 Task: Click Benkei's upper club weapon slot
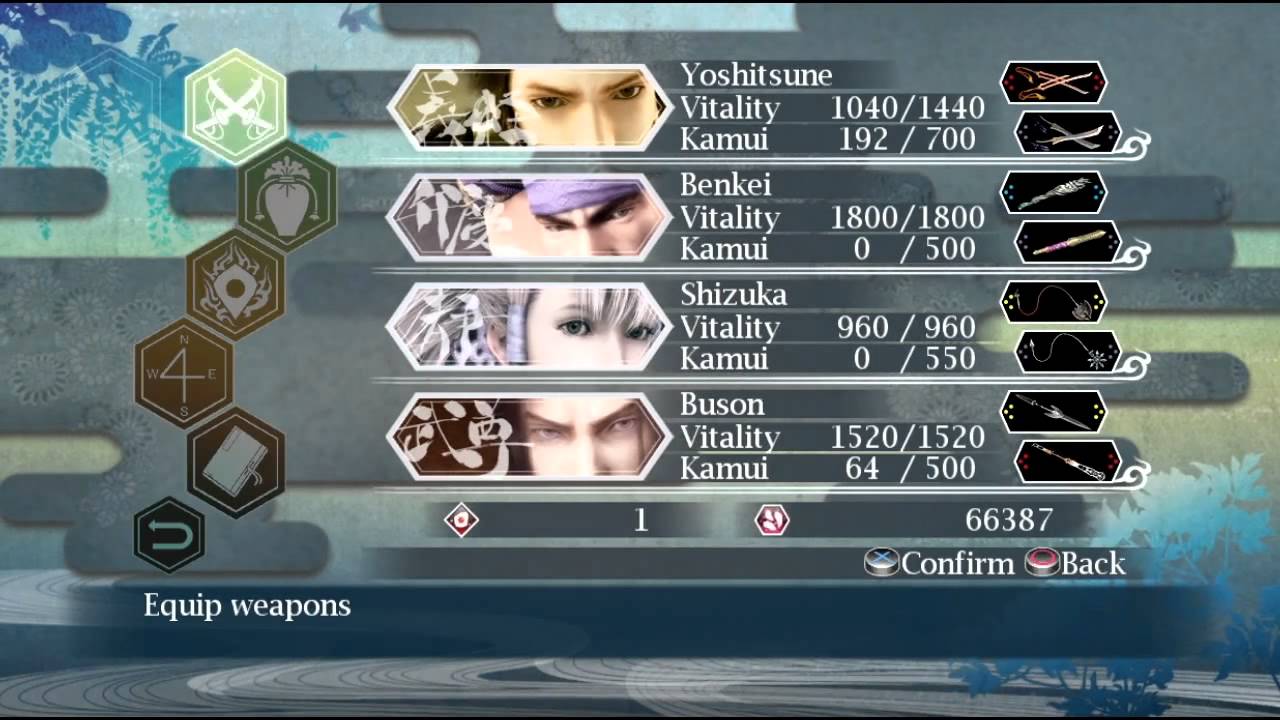1053,192
